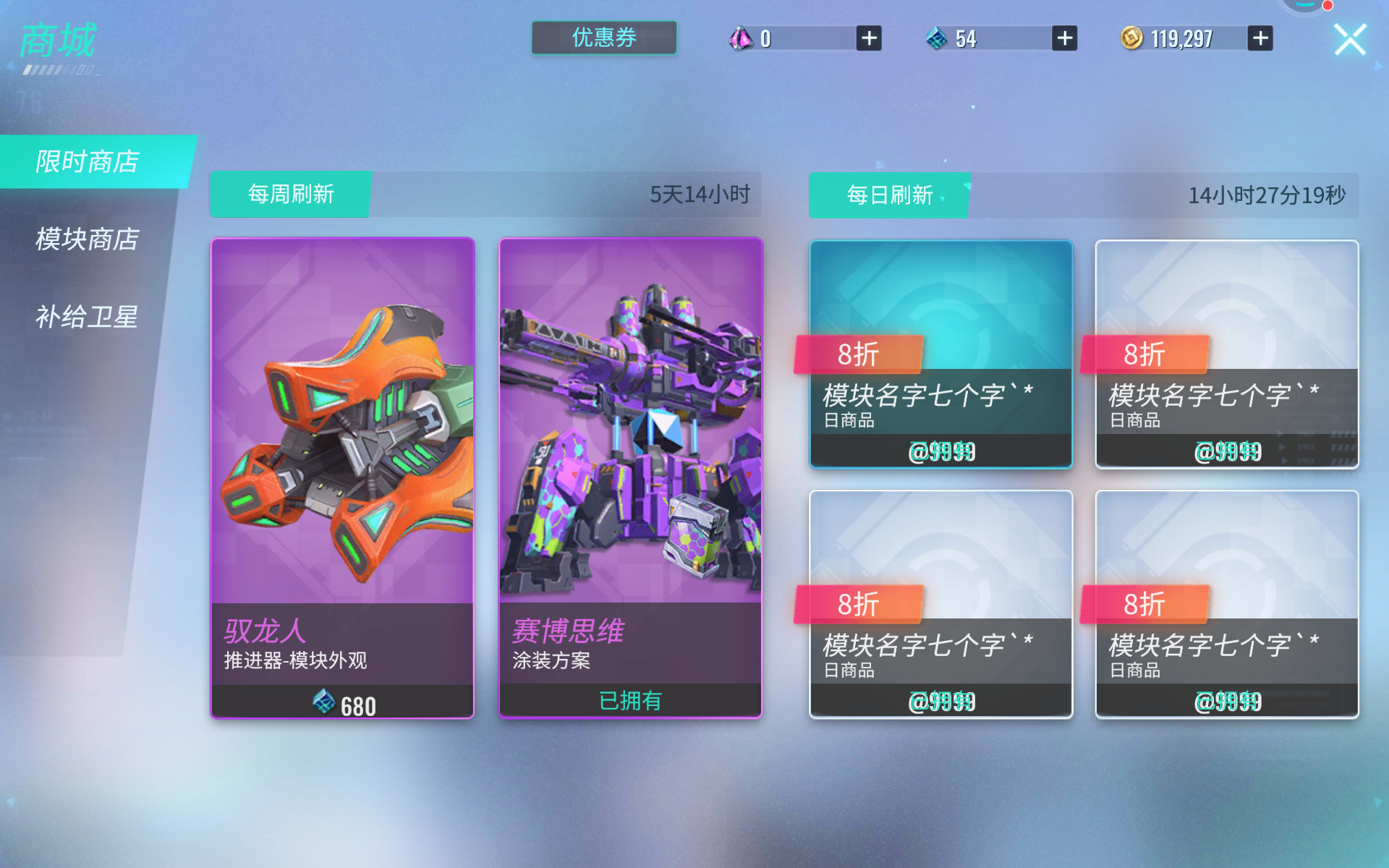Click the pink gem currency icon

tap(742, 38)
